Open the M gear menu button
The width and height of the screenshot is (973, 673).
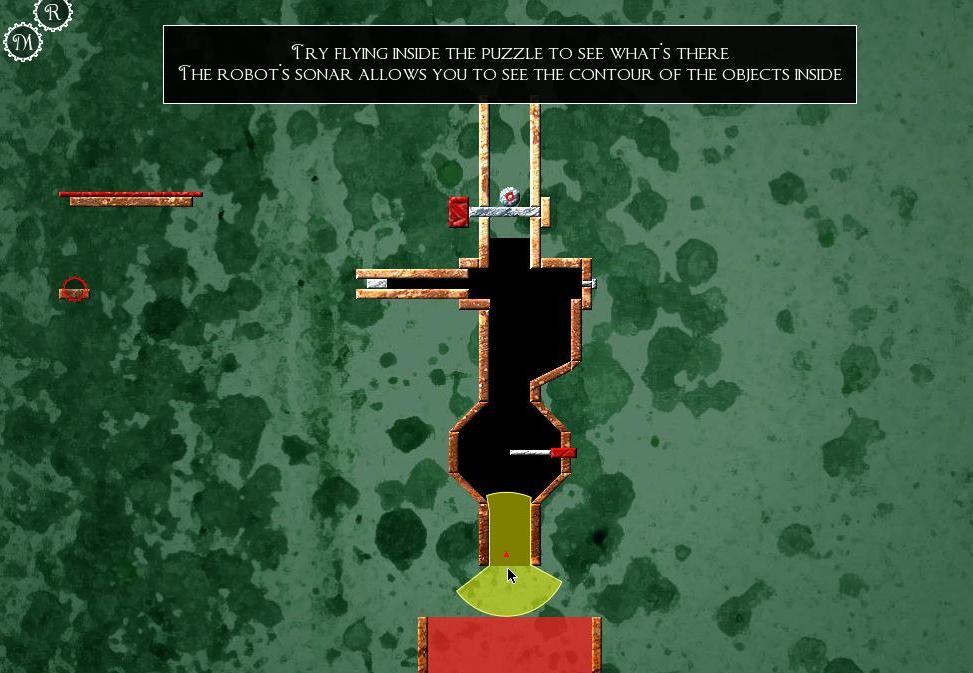pyautogui.click(x=23, y=43)
